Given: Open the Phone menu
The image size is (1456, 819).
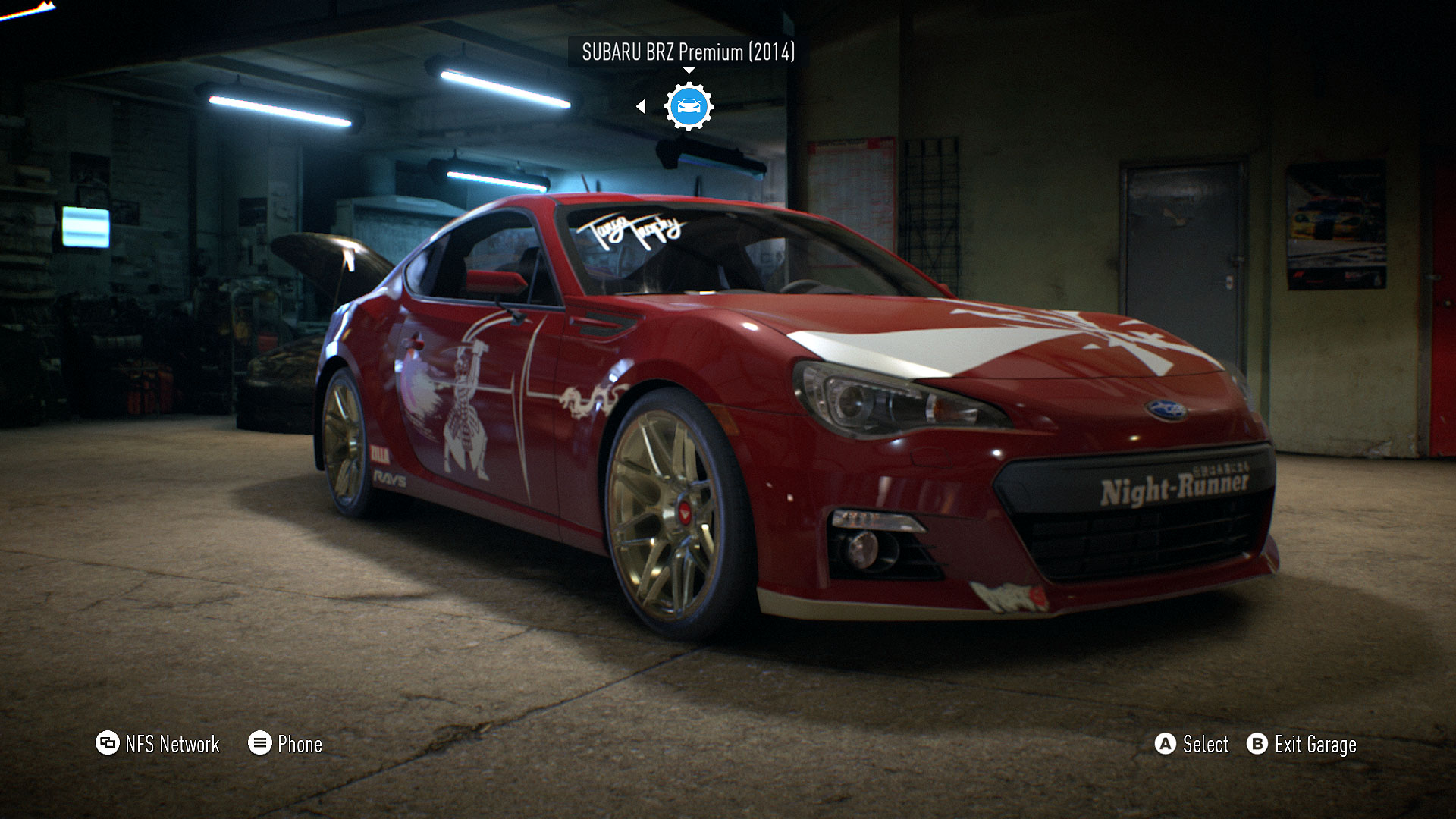Looking at the screenshot, I should [285, 744].
